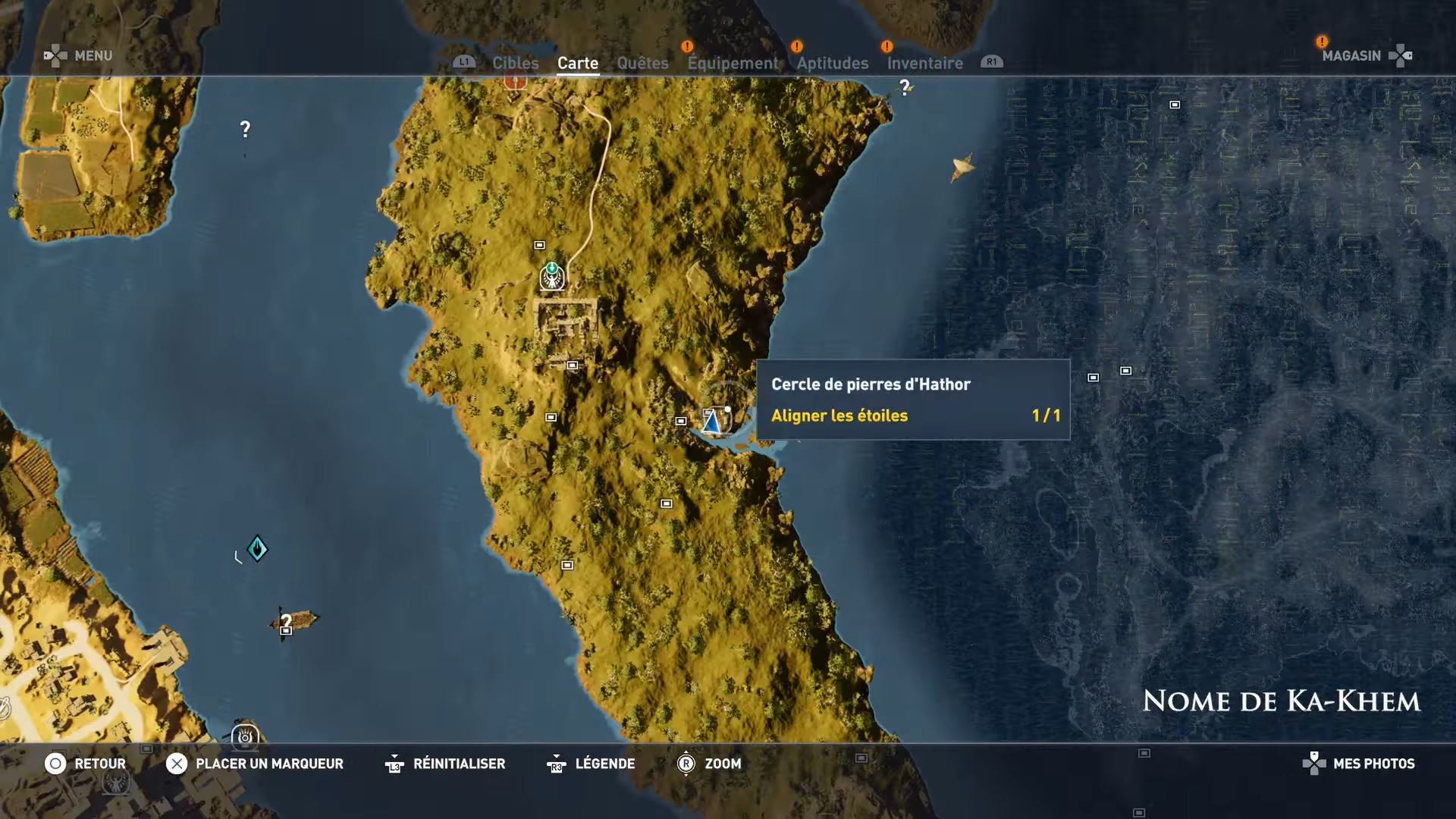Open the Quêtes tab

(x=642, y=63)
